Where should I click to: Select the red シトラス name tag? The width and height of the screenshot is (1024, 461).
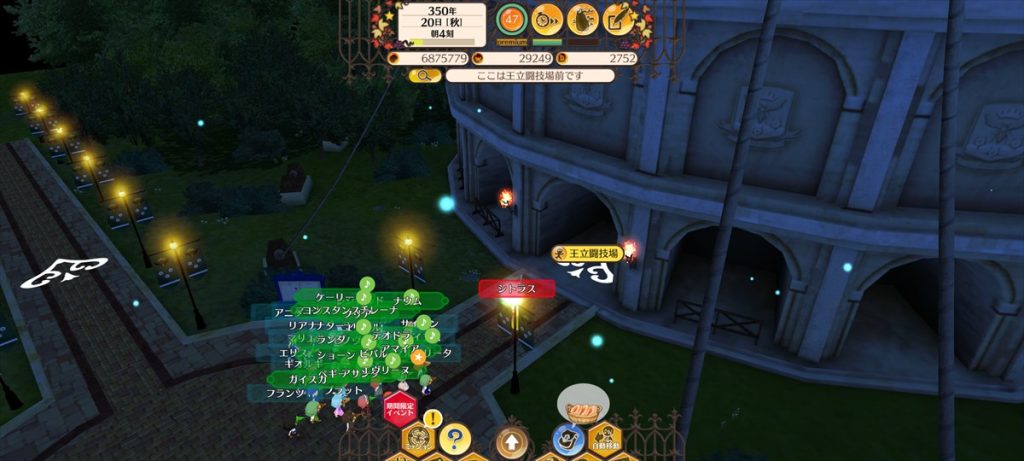pos(515,289)
